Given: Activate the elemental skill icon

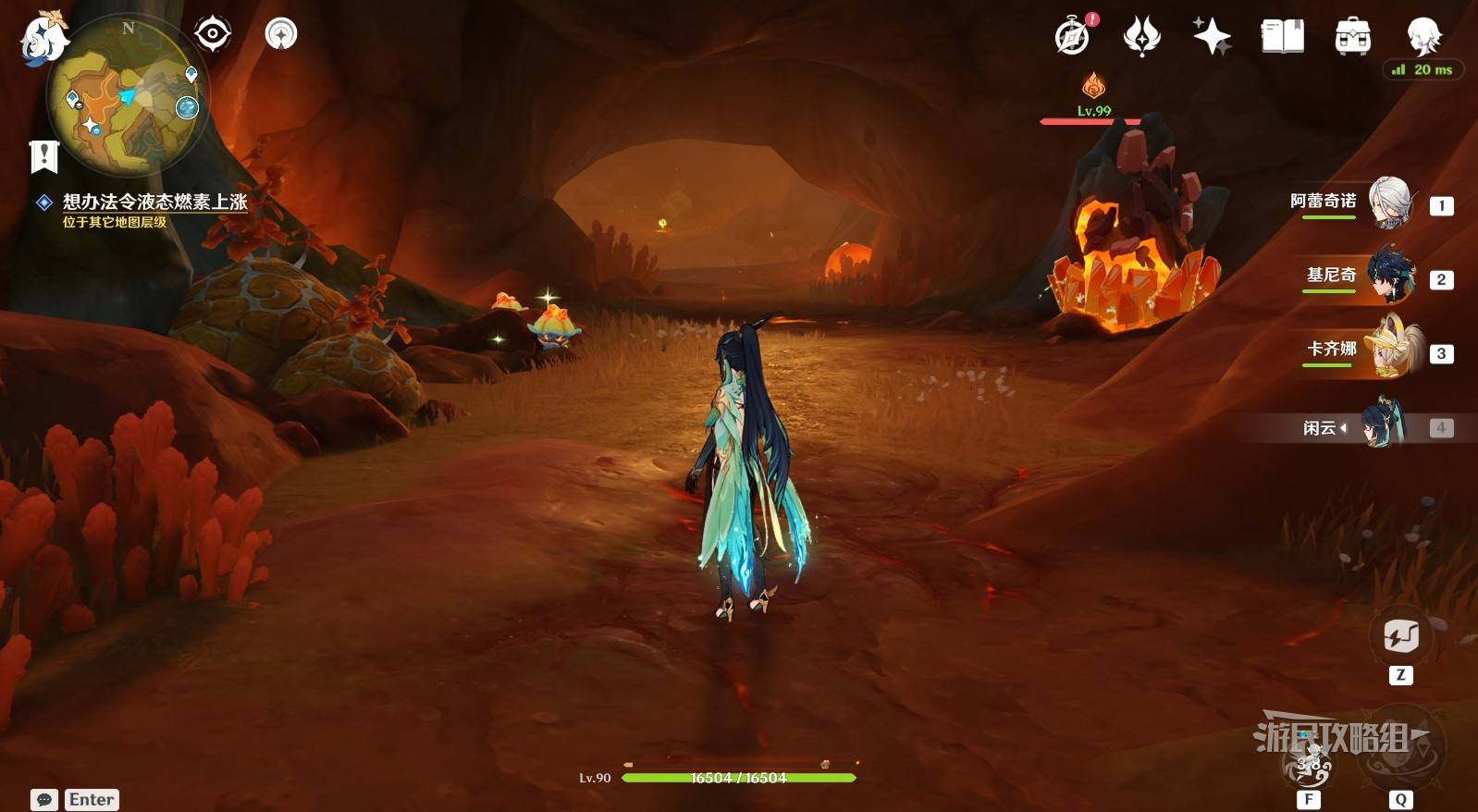Looking at the screenshot, I should 1310,760.
